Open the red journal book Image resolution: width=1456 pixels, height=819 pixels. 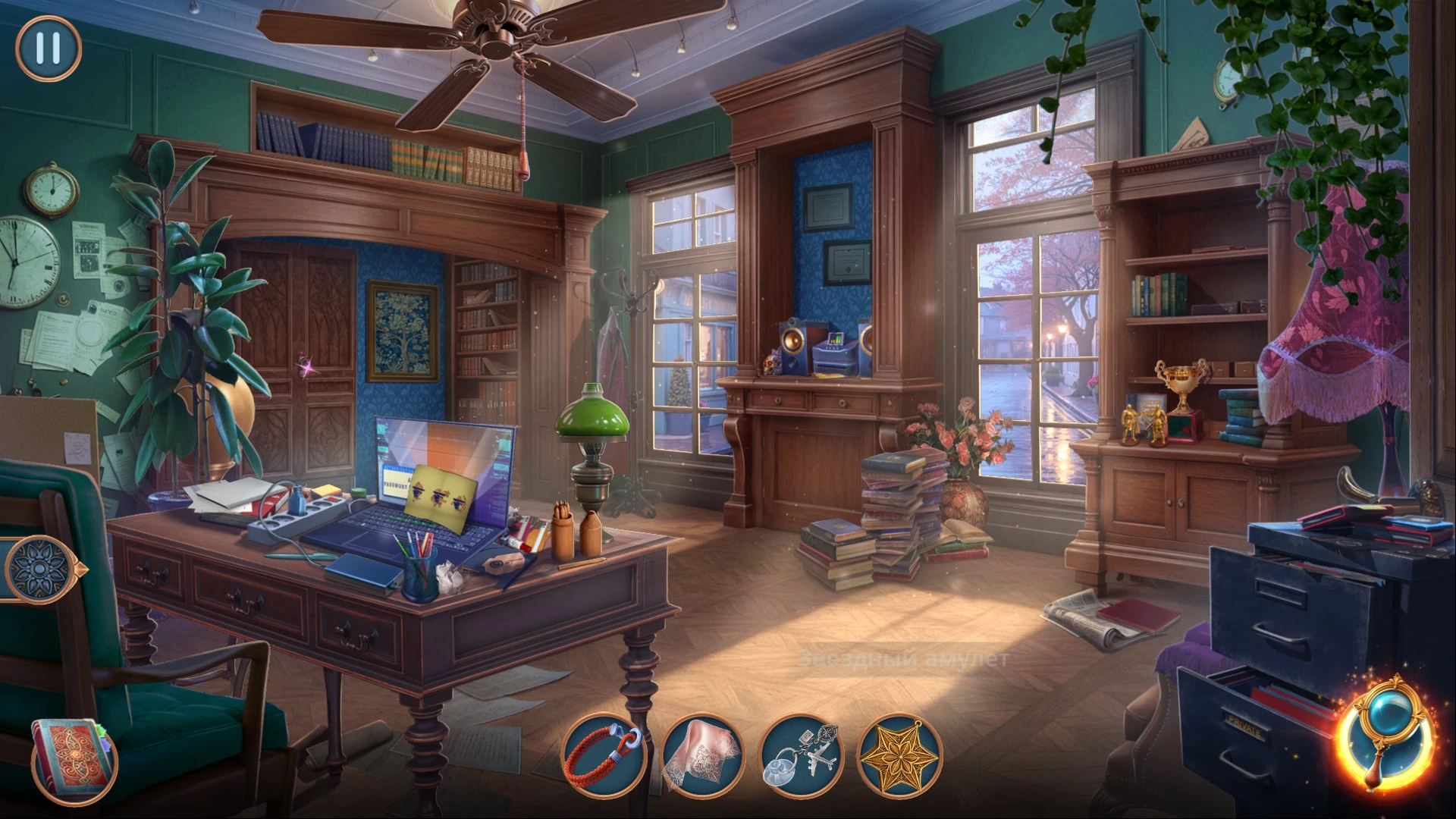(x=72, y=758)
